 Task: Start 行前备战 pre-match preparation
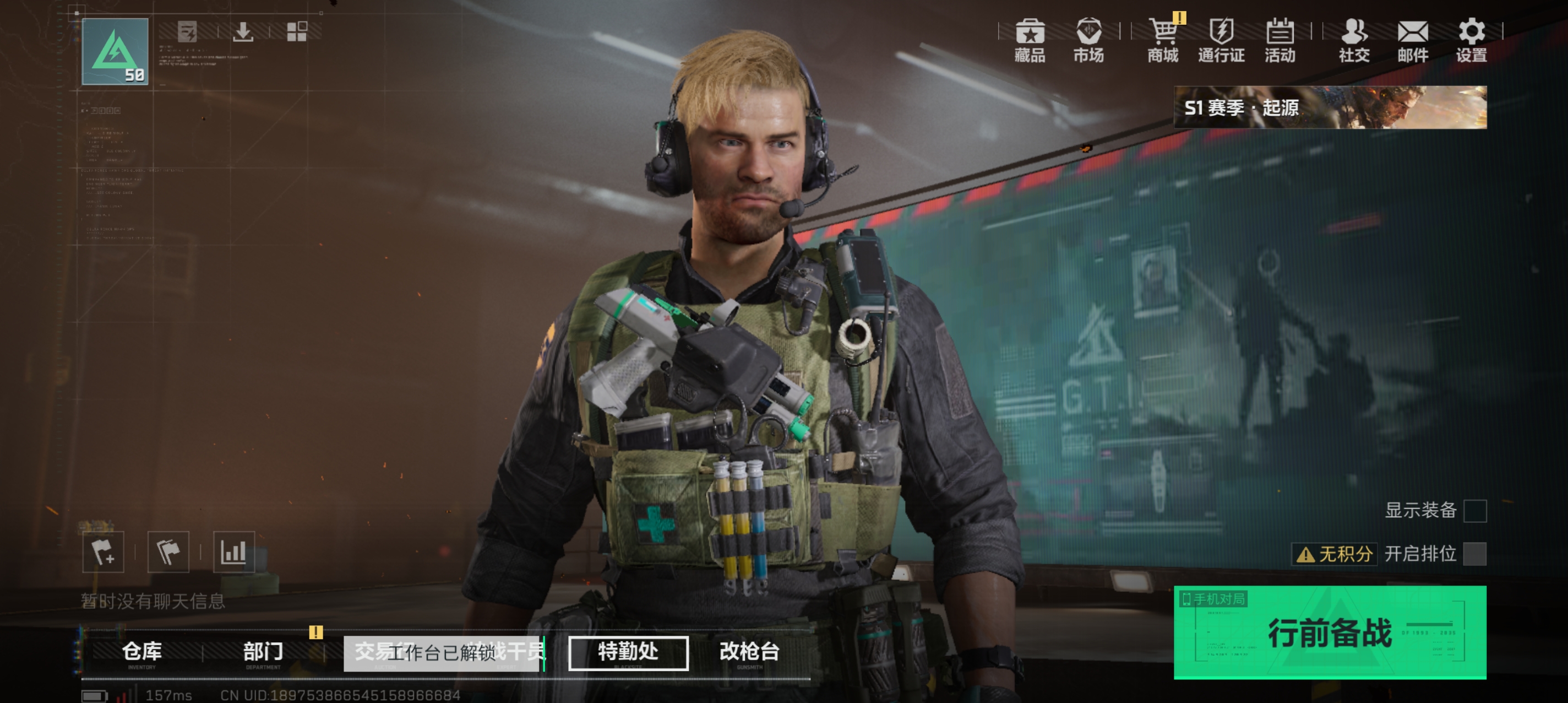click(x=1330, y=632)
